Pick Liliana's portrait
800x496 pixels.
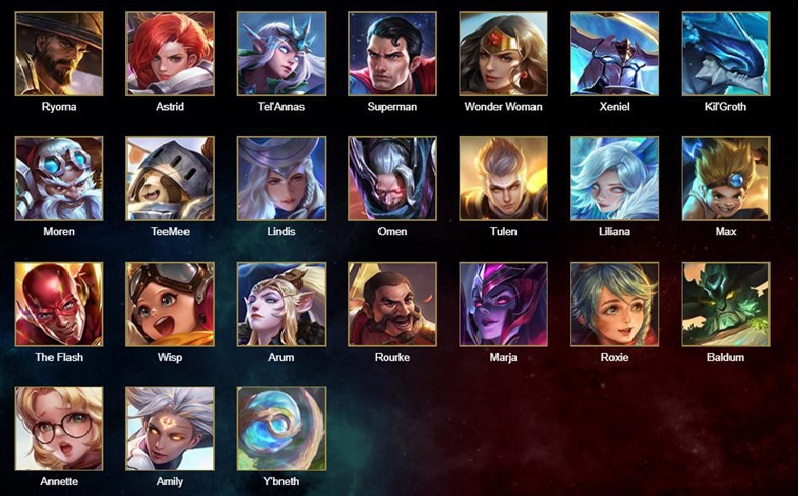[x=614, y=179]
